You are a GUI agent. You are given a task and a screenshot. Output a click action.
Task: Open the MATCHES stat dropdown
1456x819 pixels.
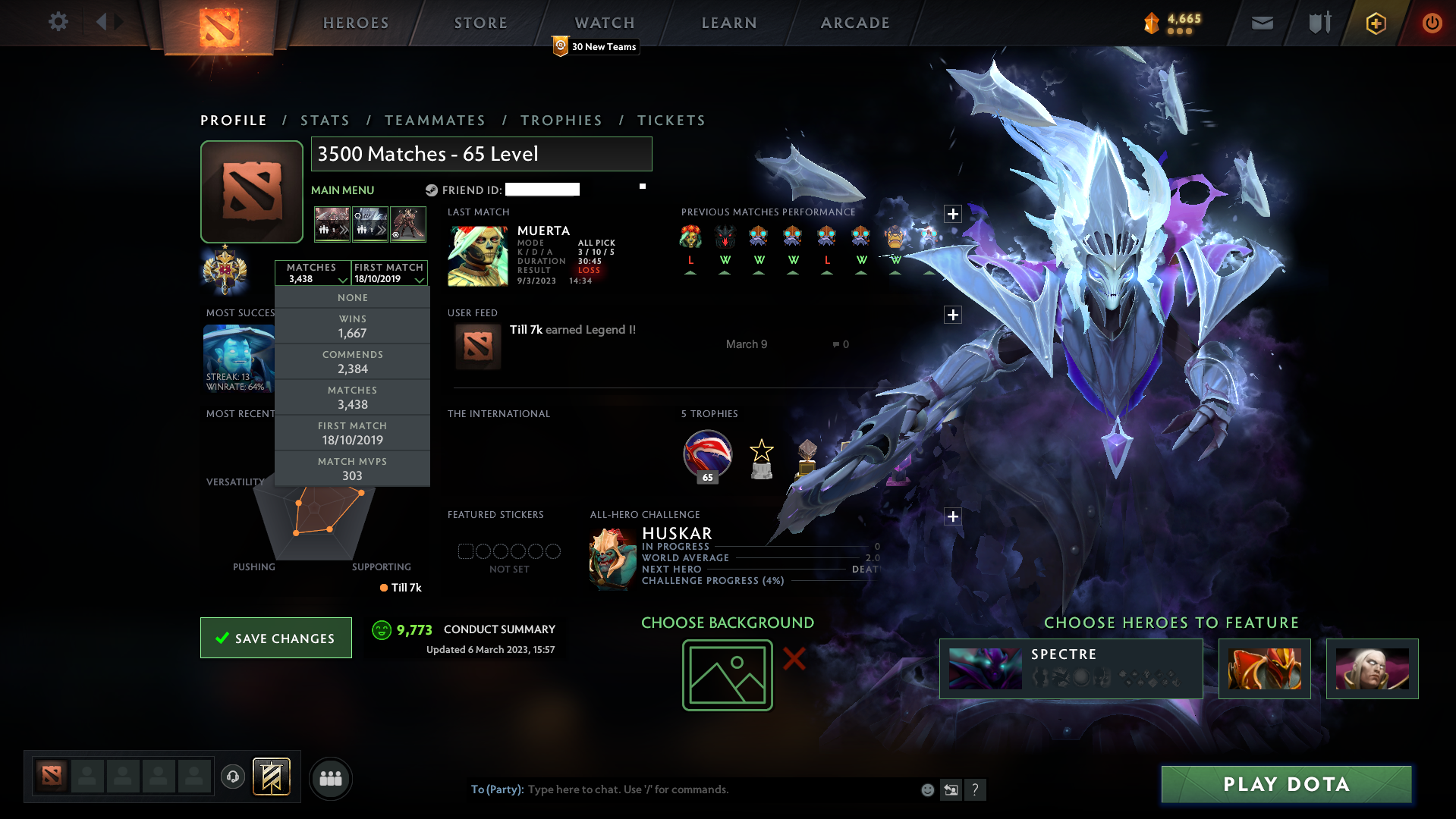[313, 272]
